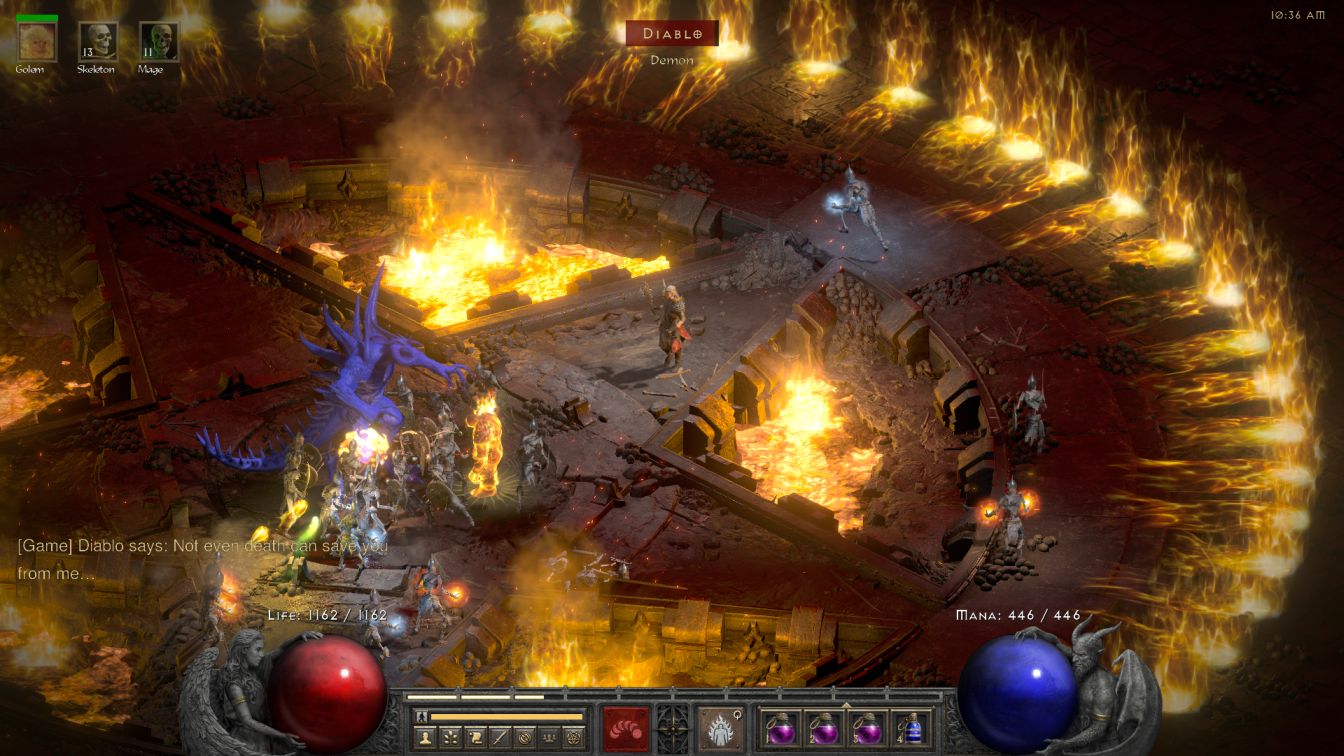The width and height of the screenshot is (1344, 756).
Task: Select the green Mage minion portrait
Action: pos(158,41)
